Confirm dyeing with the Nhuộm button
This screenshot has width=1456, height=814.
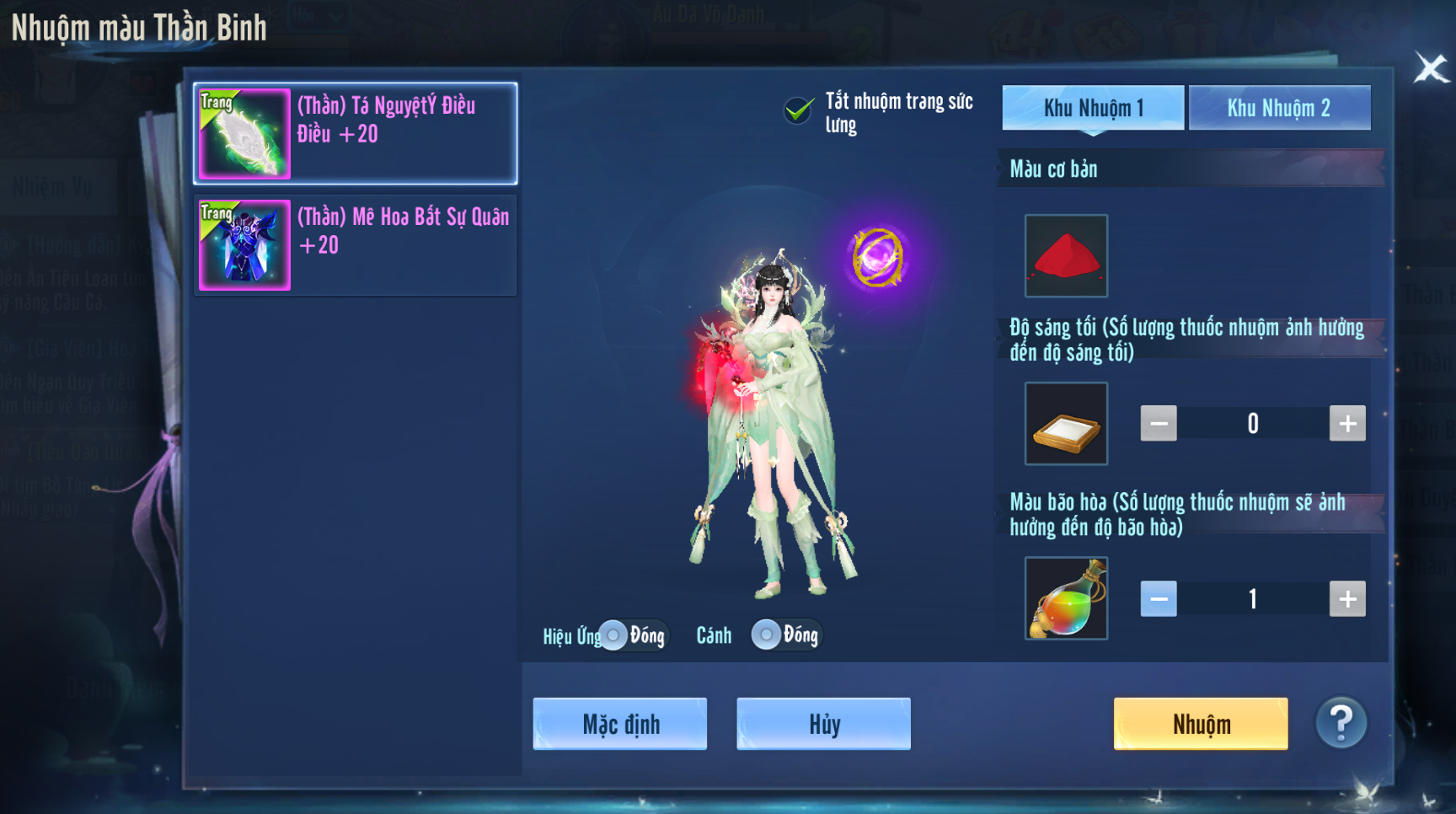coord(1201,724)
